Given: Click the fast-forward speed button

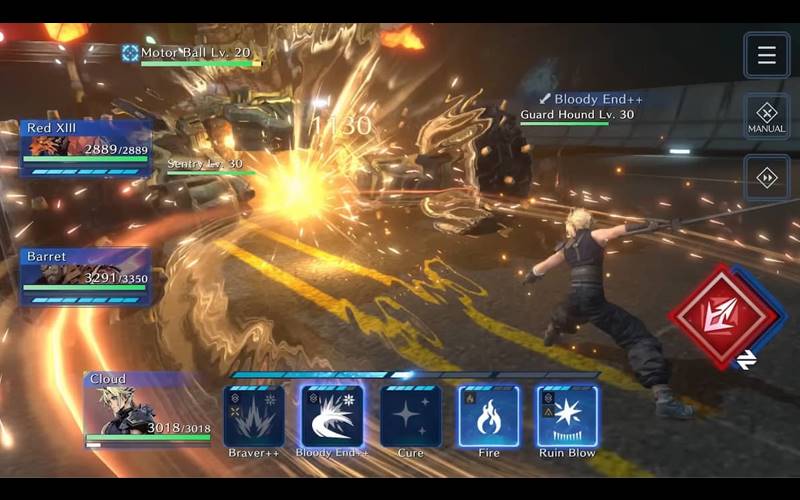Looking at the screenshot, I should point(766,178).
